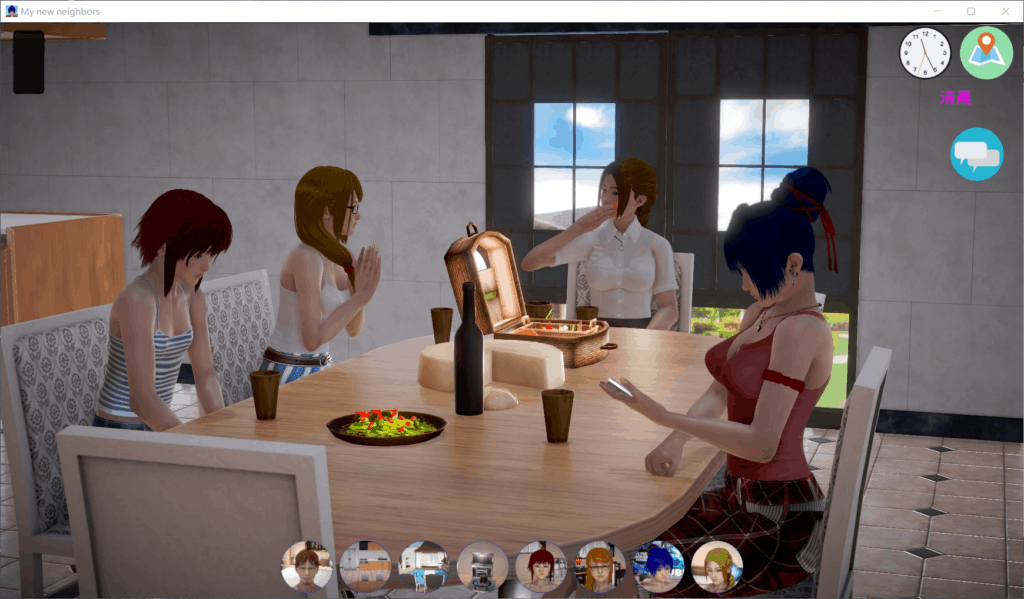Select the orange-haired girl with glasses portrait
This screenshot has height=599, width=1024.
pyautogui.click(x=600, y=566)
